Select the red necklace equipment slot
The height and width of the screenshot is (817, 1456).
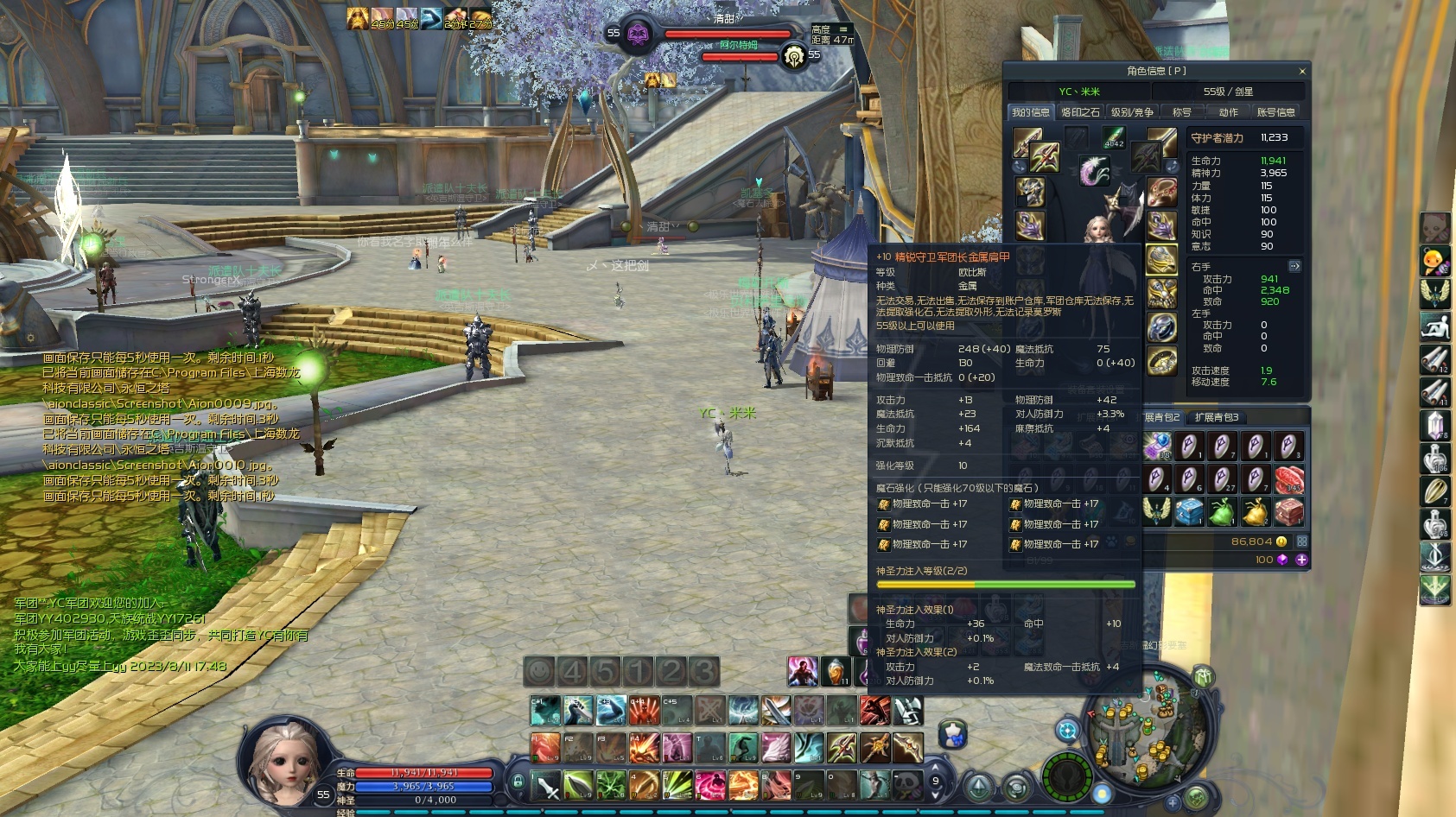[x=1161, y=192]
